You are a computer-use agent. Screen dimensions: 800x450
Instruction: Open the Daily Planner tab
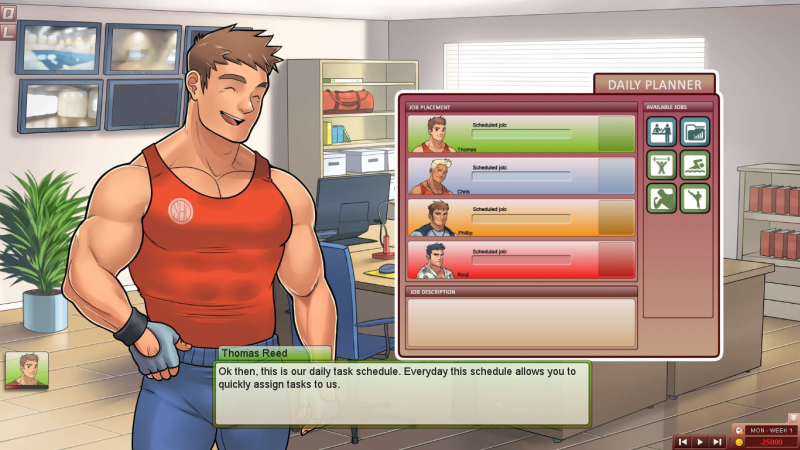click(x=654, y=84)
